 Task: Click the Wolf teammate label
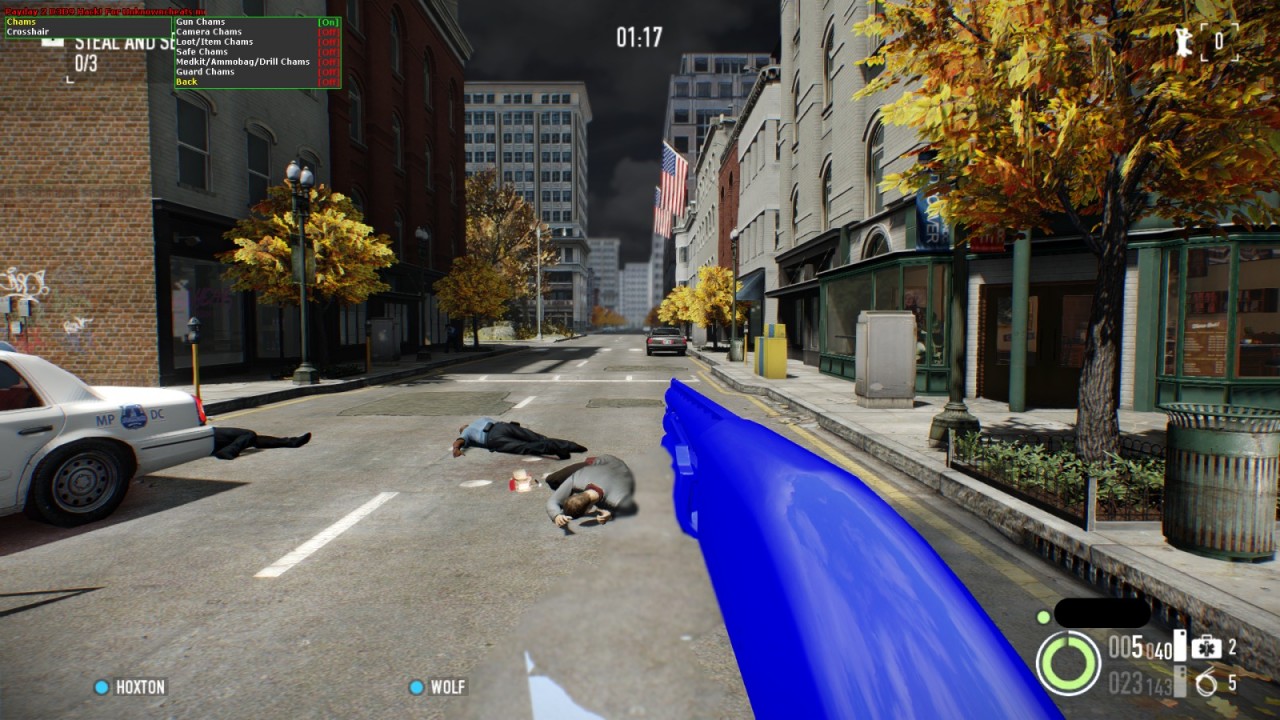(x=448, y=688)
